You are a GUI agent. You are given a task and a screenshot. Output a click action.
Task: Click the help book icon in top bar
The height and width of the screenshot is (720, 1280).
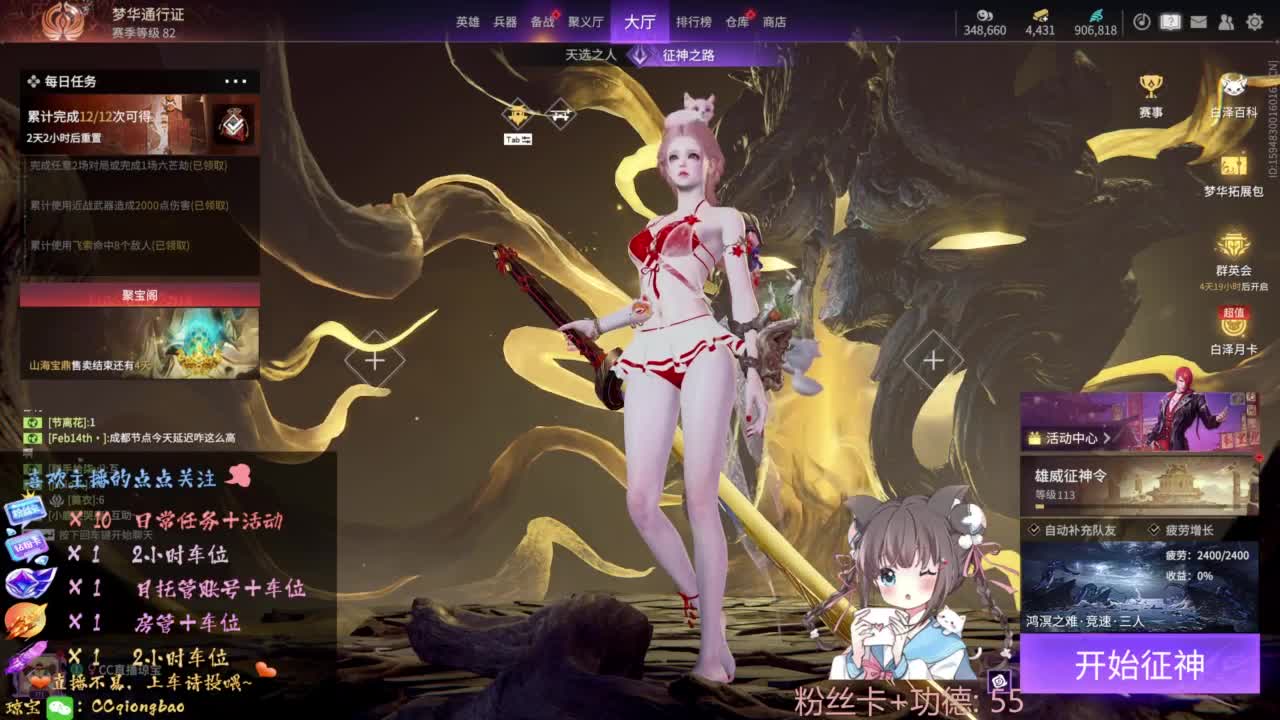click(x=1172, y=22)
